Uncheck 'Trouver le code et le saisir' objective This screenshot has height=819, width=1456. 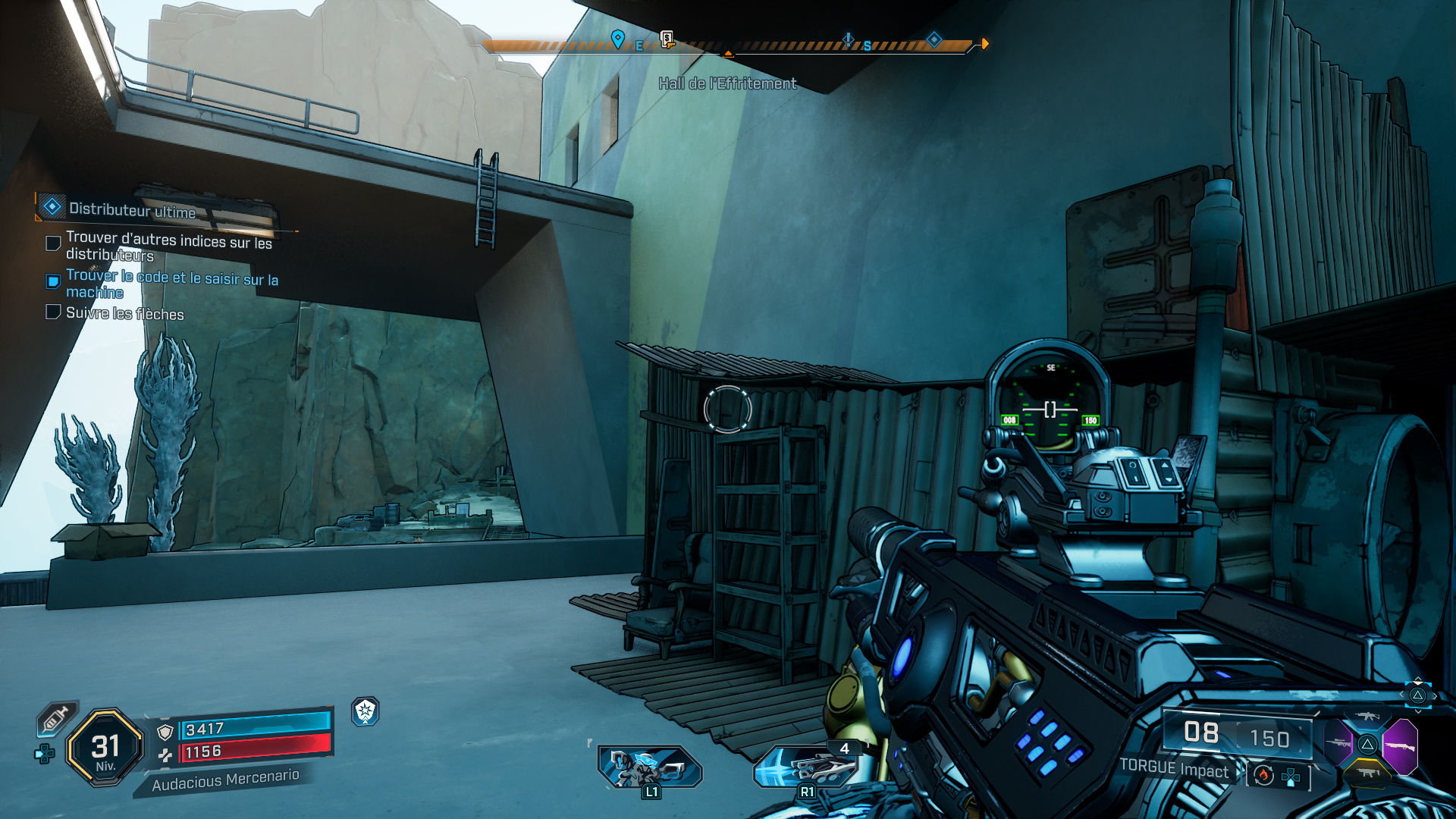coord(52,281)
